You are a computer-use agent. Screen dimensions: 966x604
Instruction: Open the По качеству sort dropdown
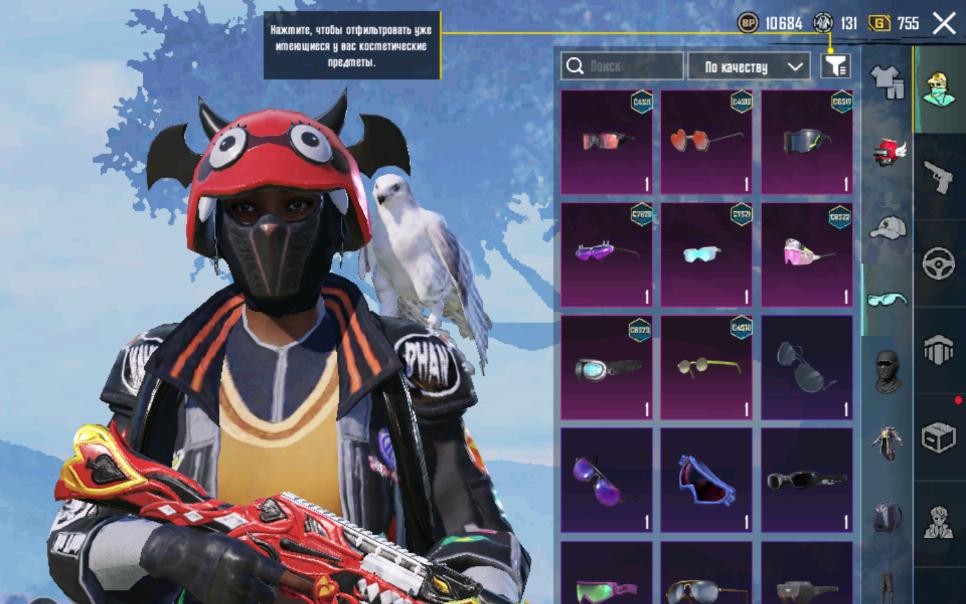coord(749,67)
